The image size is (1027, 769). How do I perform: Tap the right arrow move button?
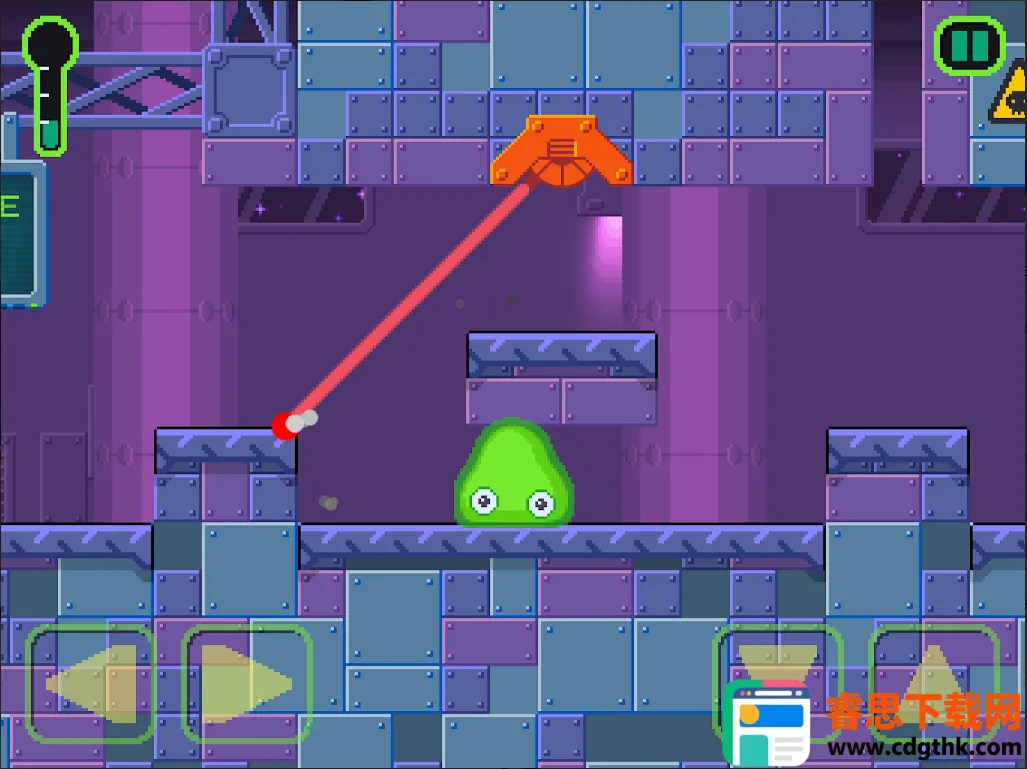click(246, 684)
